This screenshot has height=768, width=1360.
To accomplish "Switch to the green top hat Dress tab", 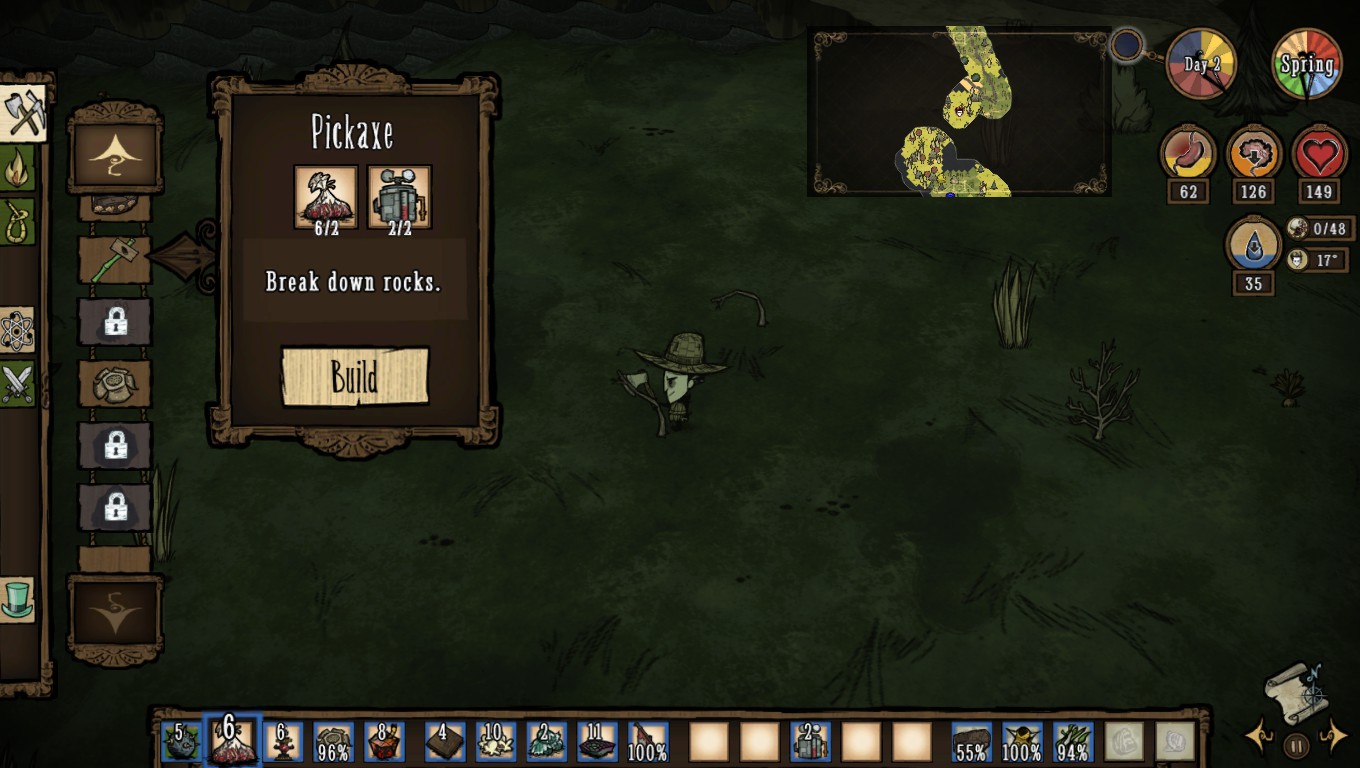I will click(x=17, y=599).
